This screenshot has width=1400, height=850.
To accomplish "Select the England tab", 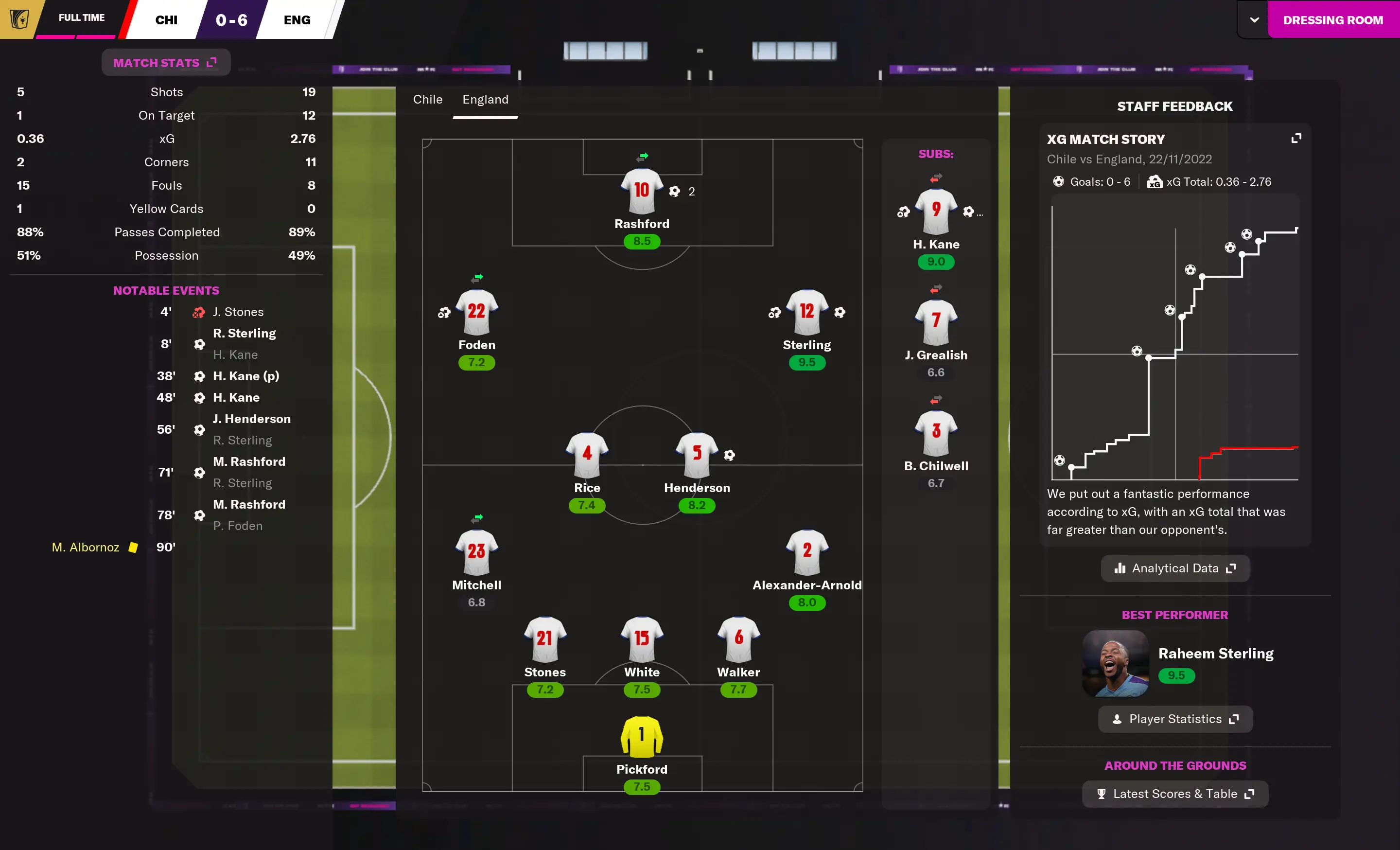I will (485, 99).
